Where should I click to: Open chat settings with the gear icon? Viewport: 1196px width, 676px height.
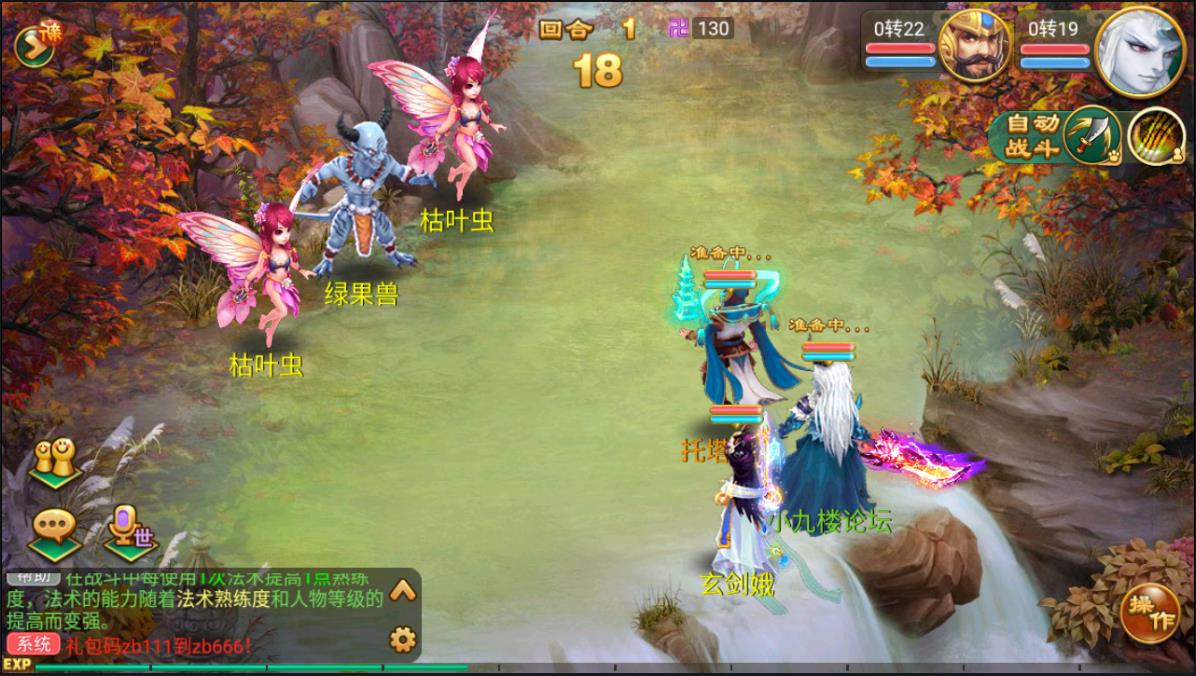402,637
